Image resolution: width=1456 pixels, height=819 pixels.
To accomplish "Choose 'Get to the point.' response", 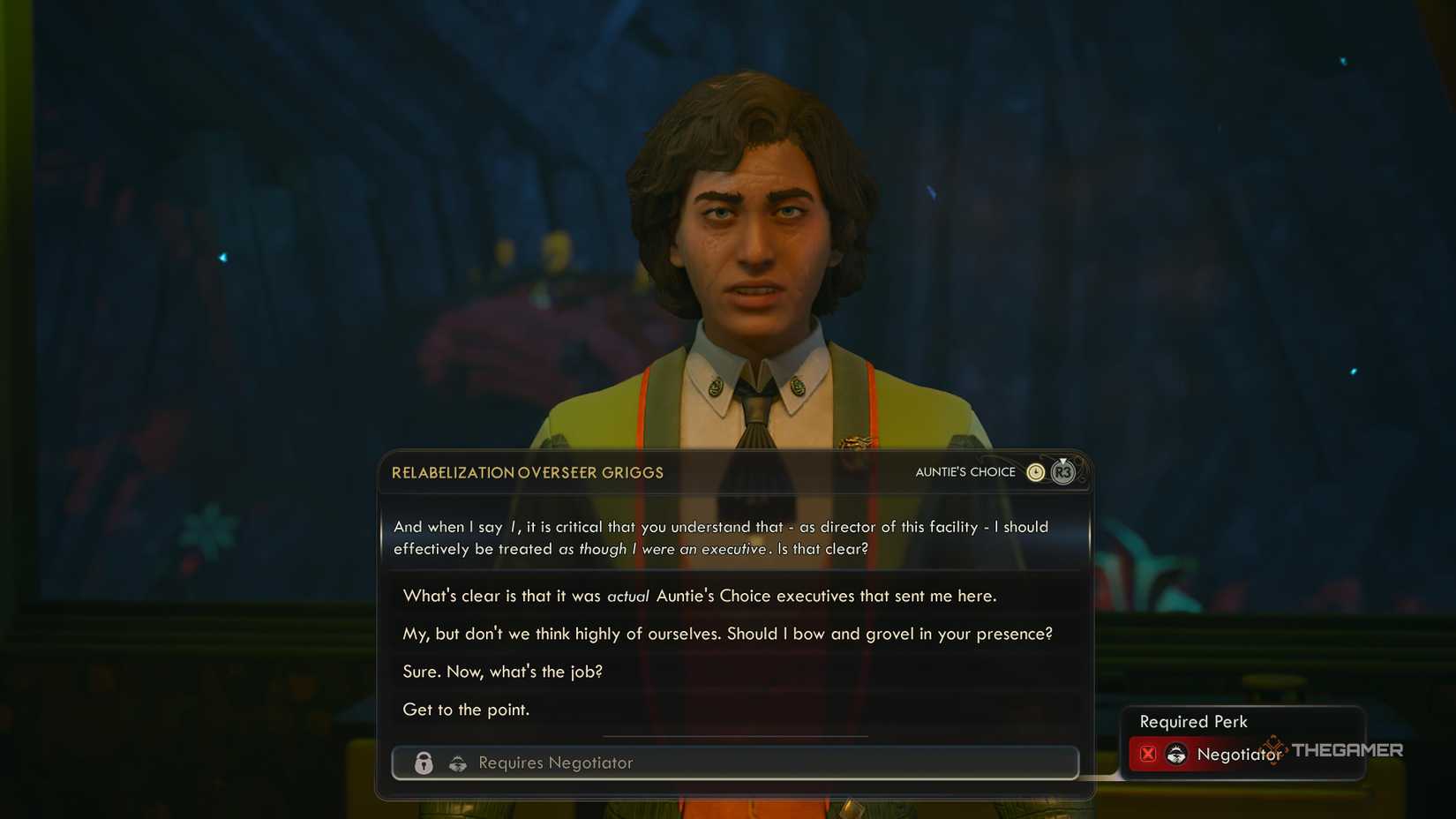I will pos(466,709).
